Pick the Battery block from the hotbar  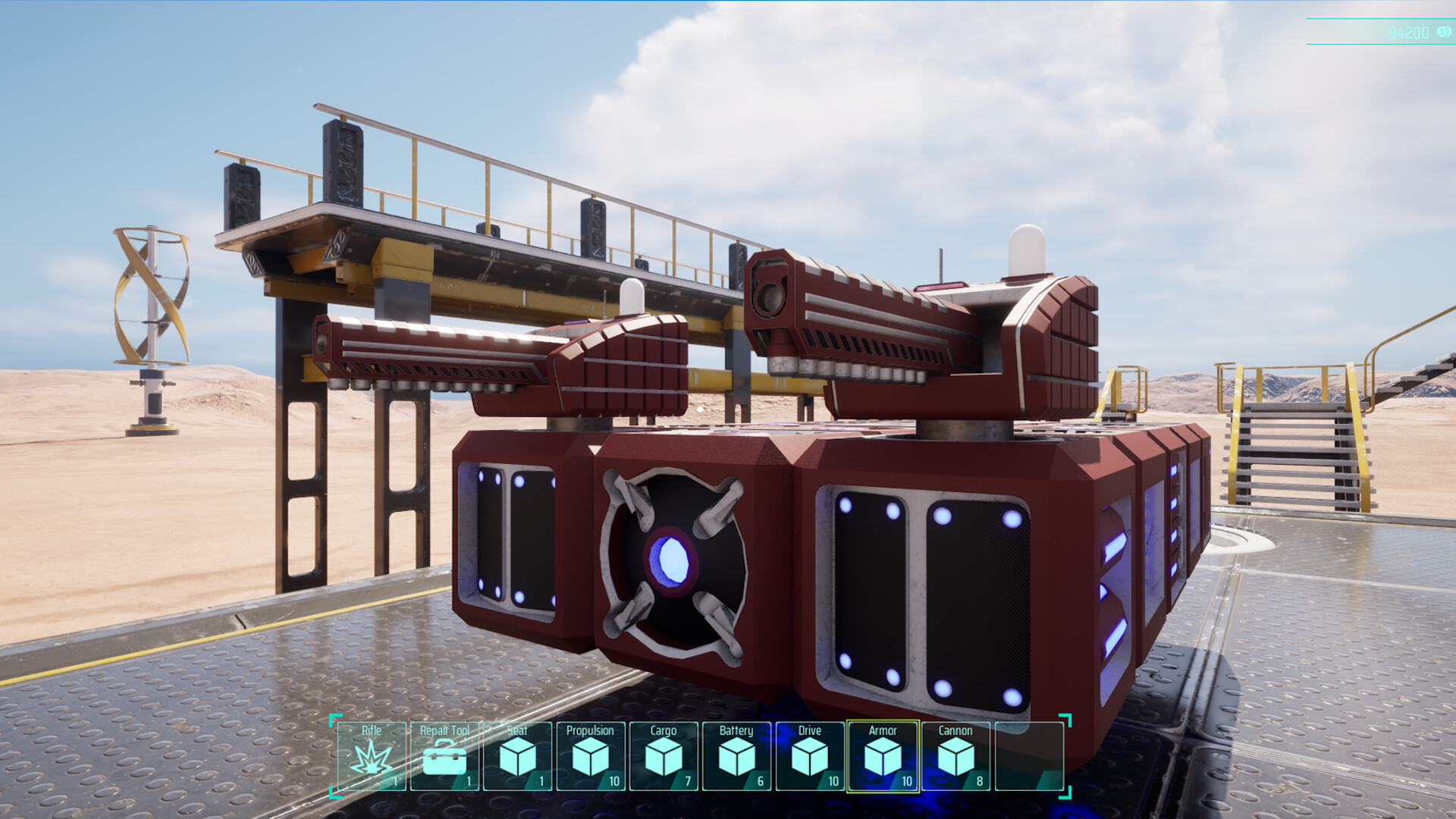(736, 756)
